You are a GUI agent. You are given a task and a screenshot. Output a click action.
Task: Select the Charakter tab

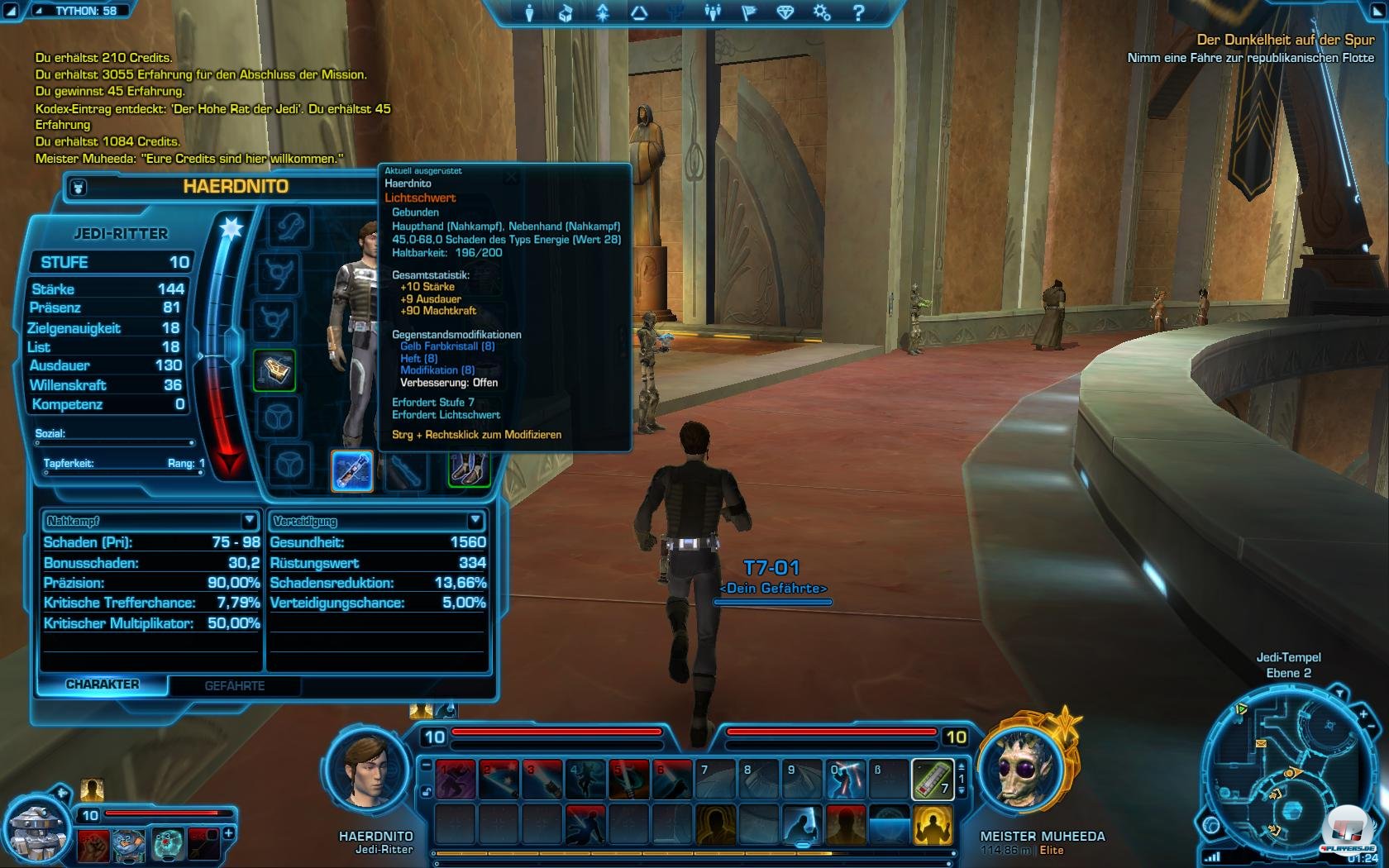click(x=103, y=684)
